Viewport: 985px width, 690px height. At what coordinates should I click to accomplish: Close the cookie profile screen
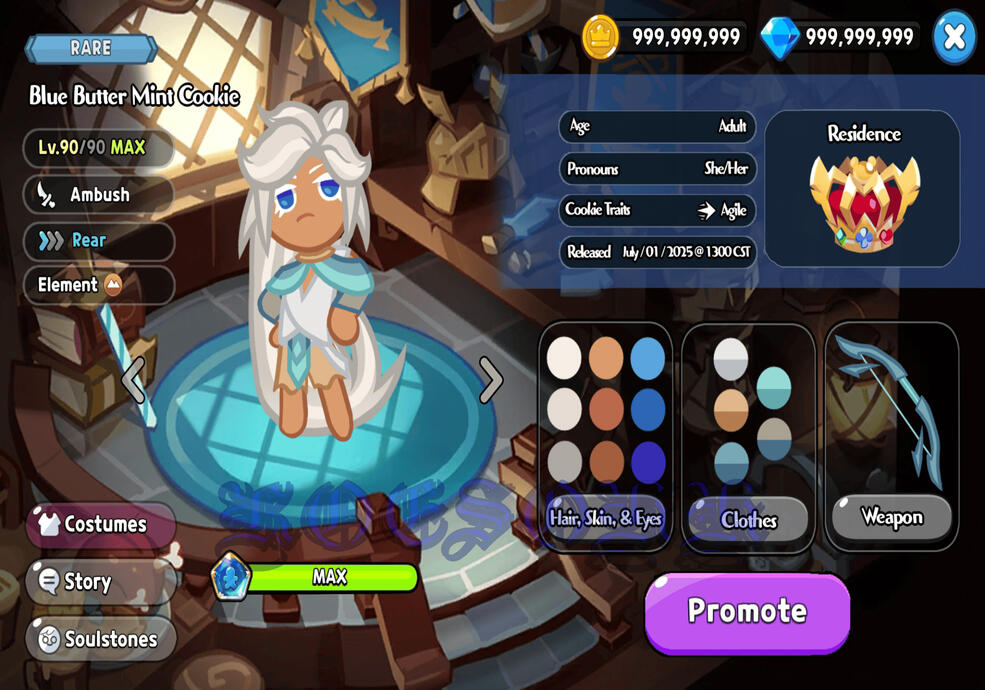coord(953,37)
